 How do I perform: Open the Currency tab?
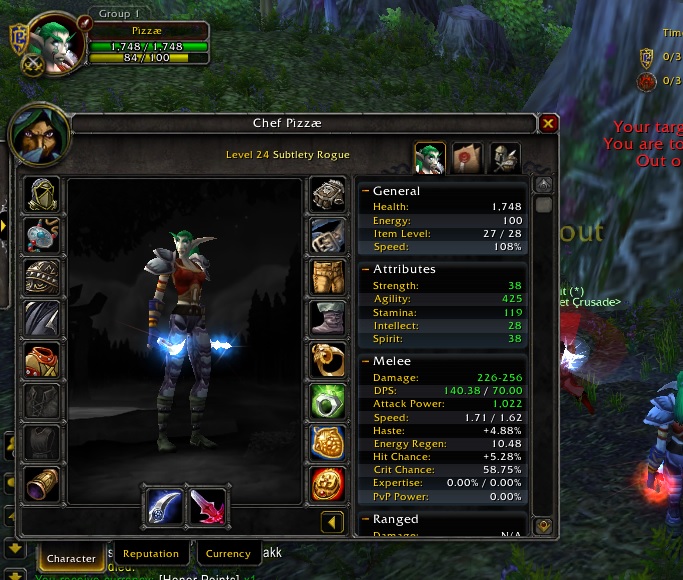tap(228, 554)
